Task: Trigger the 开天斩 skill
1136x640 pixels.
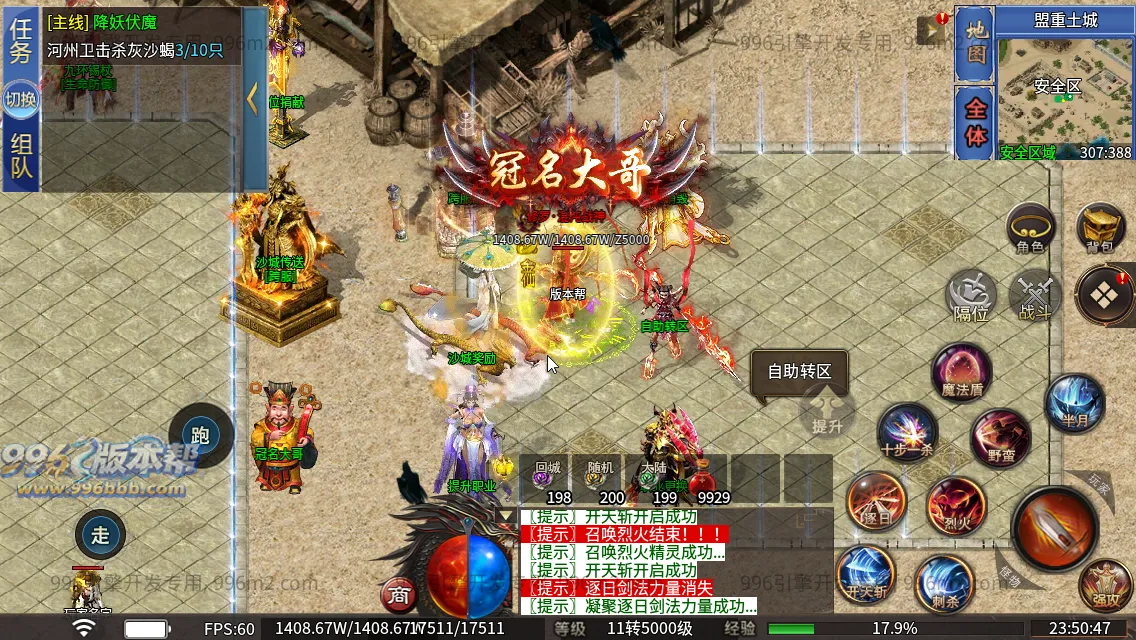Action: pyautogui.click(x=865, y=576)
